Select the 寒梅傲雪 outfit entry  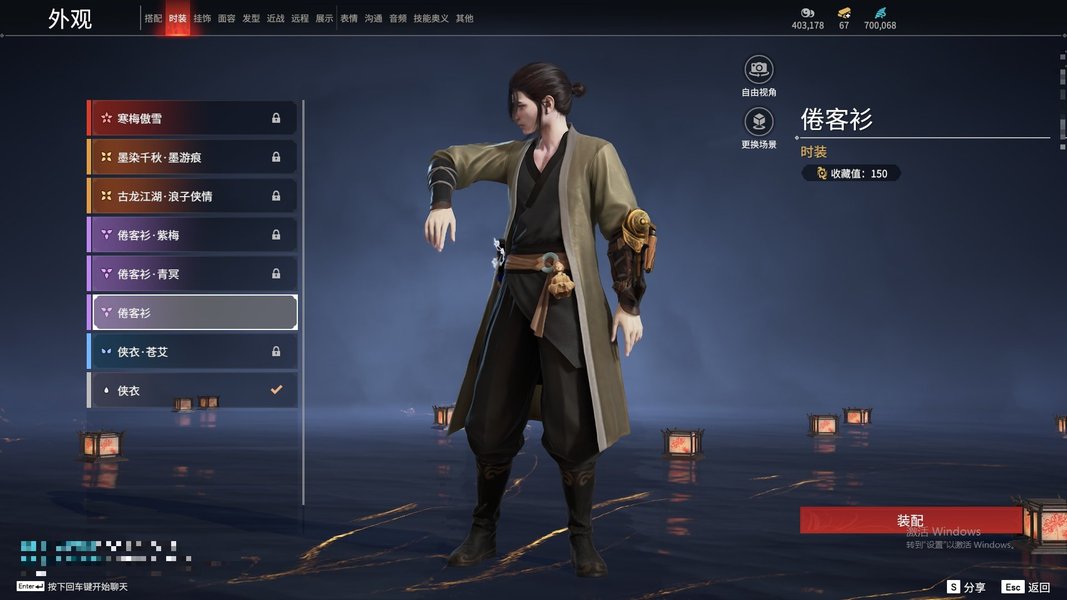pyautogui.click(x=192, y=118)
